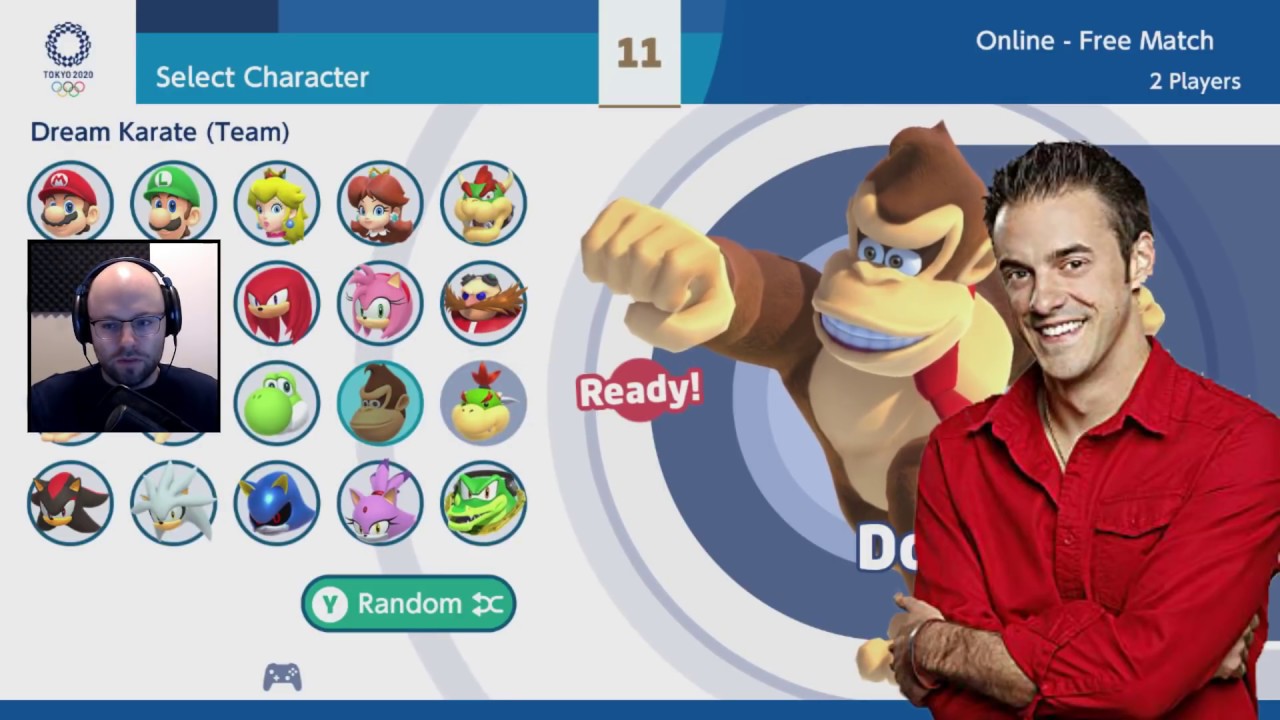Pick Silver the Hedgehog's portrait

tap(173, 503)
